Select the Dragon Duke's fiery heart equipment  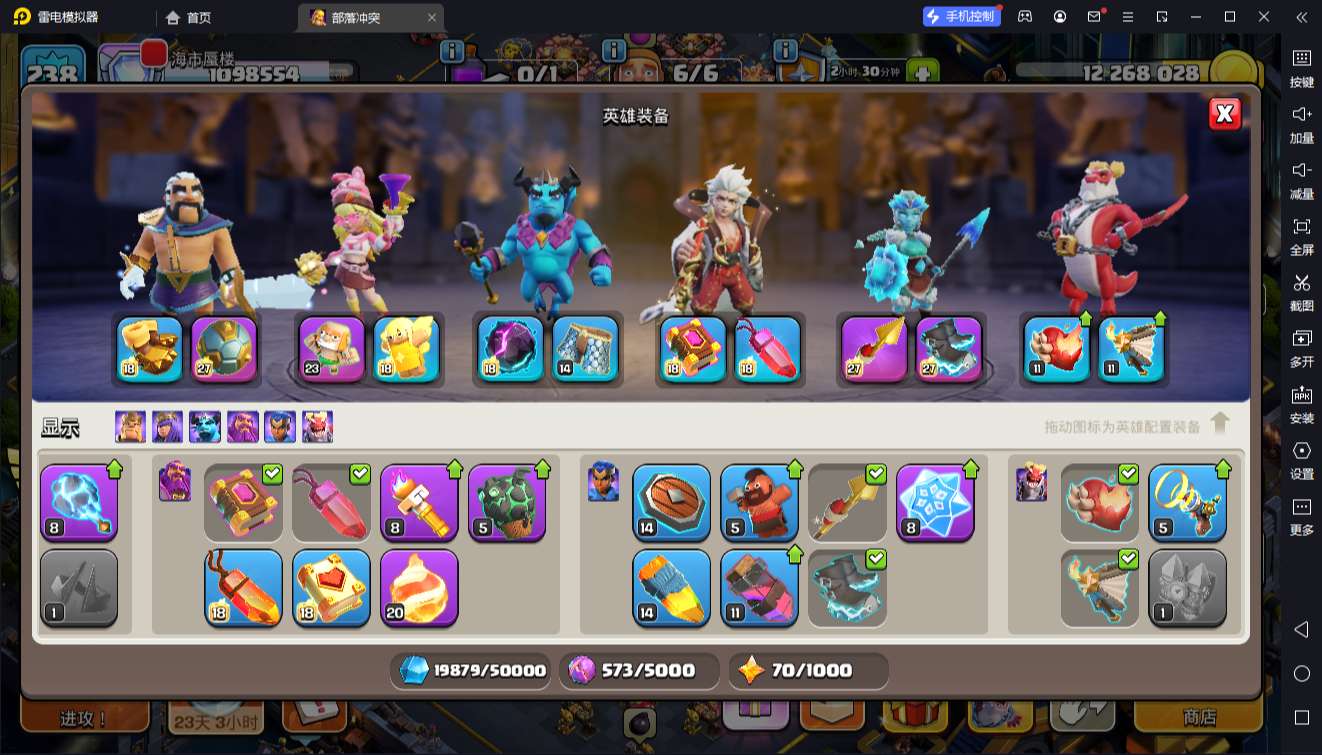[1057, 349]
